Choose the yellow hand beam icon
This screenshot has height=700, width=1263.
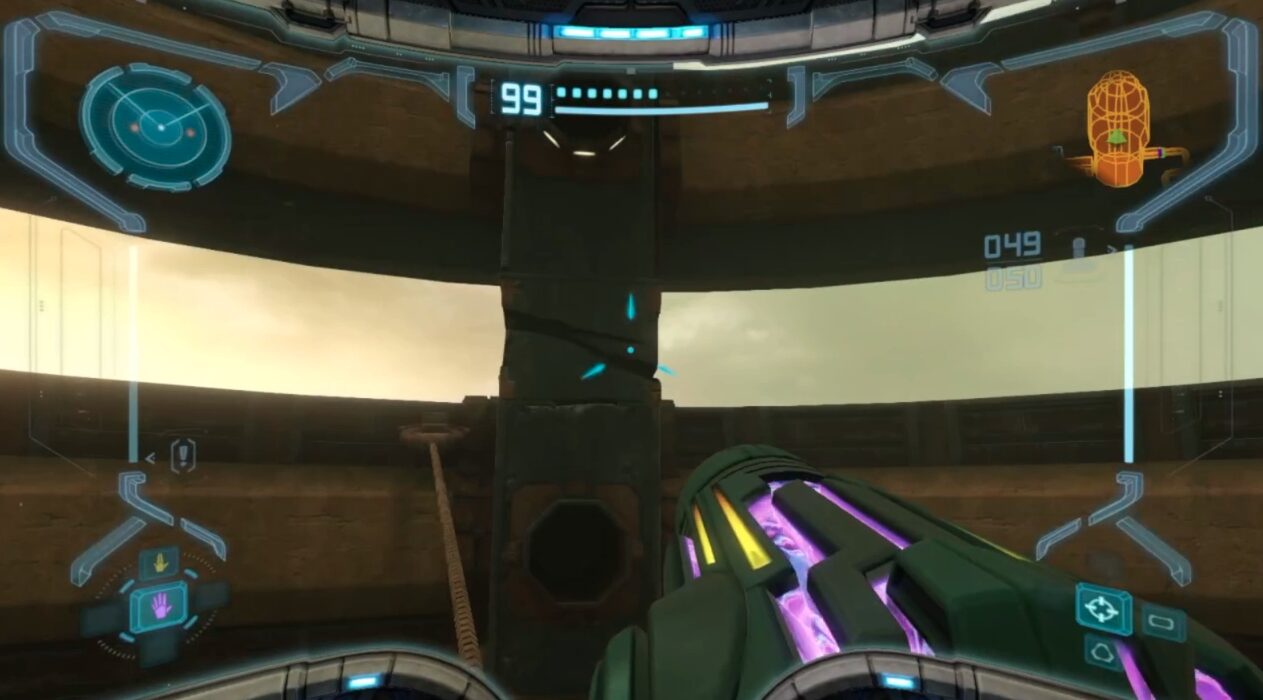pyautogui.click(x=158, y=563)
